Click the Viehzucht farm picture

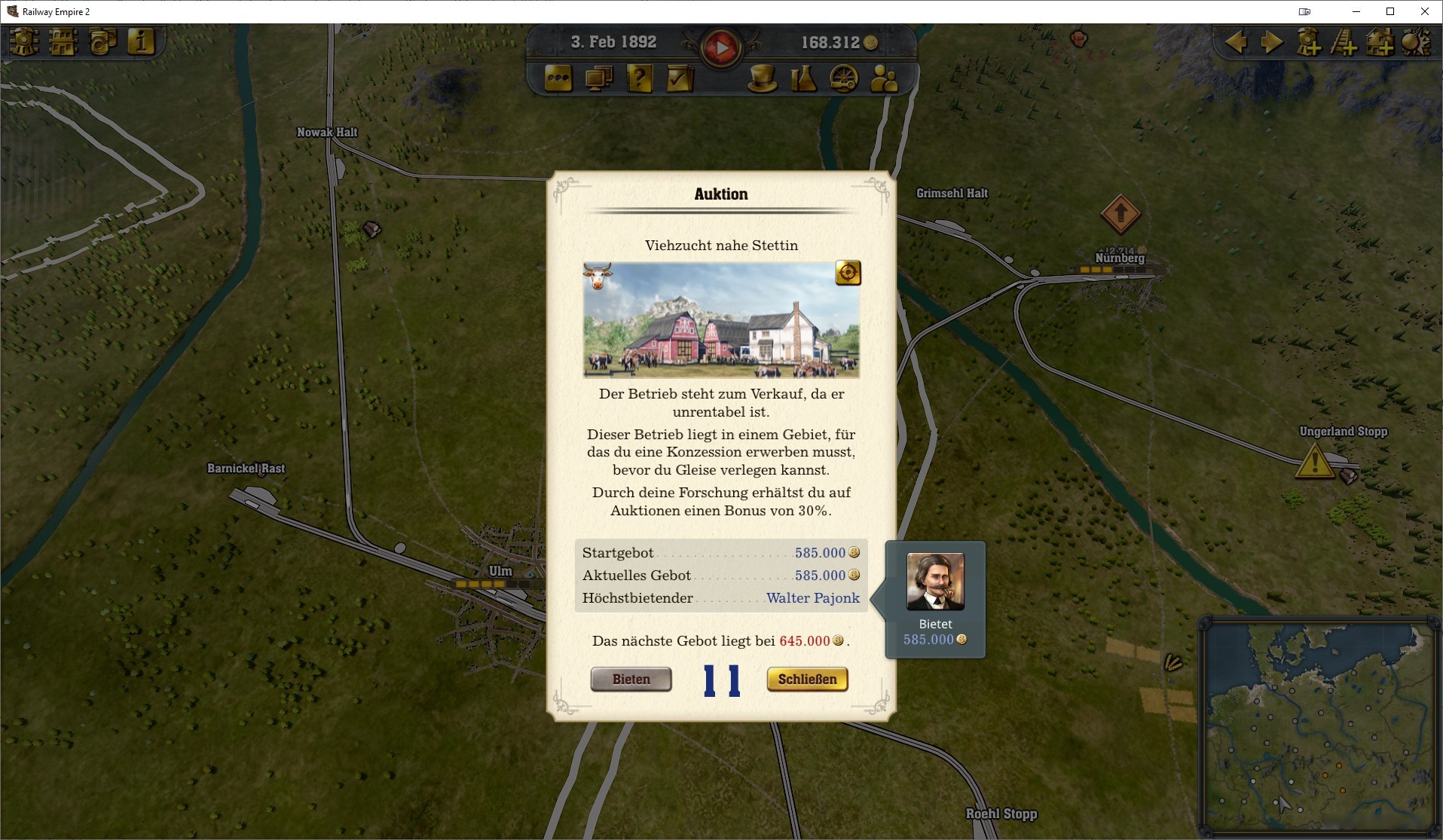tap(721, 321)
